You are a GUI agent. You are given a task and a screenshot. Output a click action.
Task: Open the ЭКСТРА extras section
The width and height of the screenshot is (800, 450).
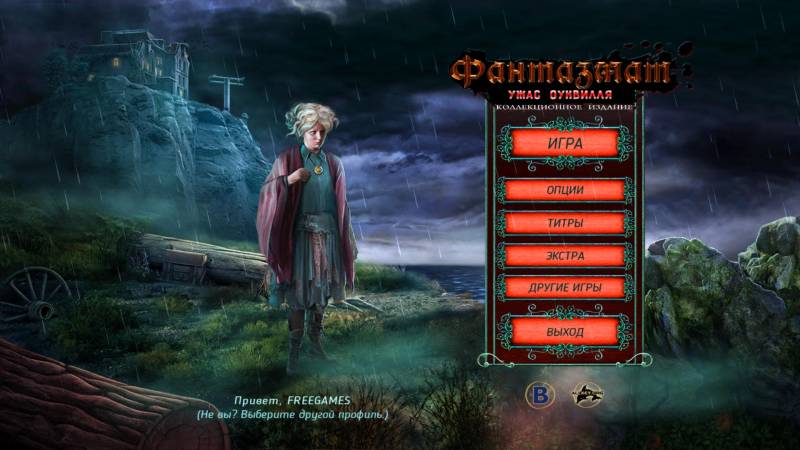click(565, 255)
